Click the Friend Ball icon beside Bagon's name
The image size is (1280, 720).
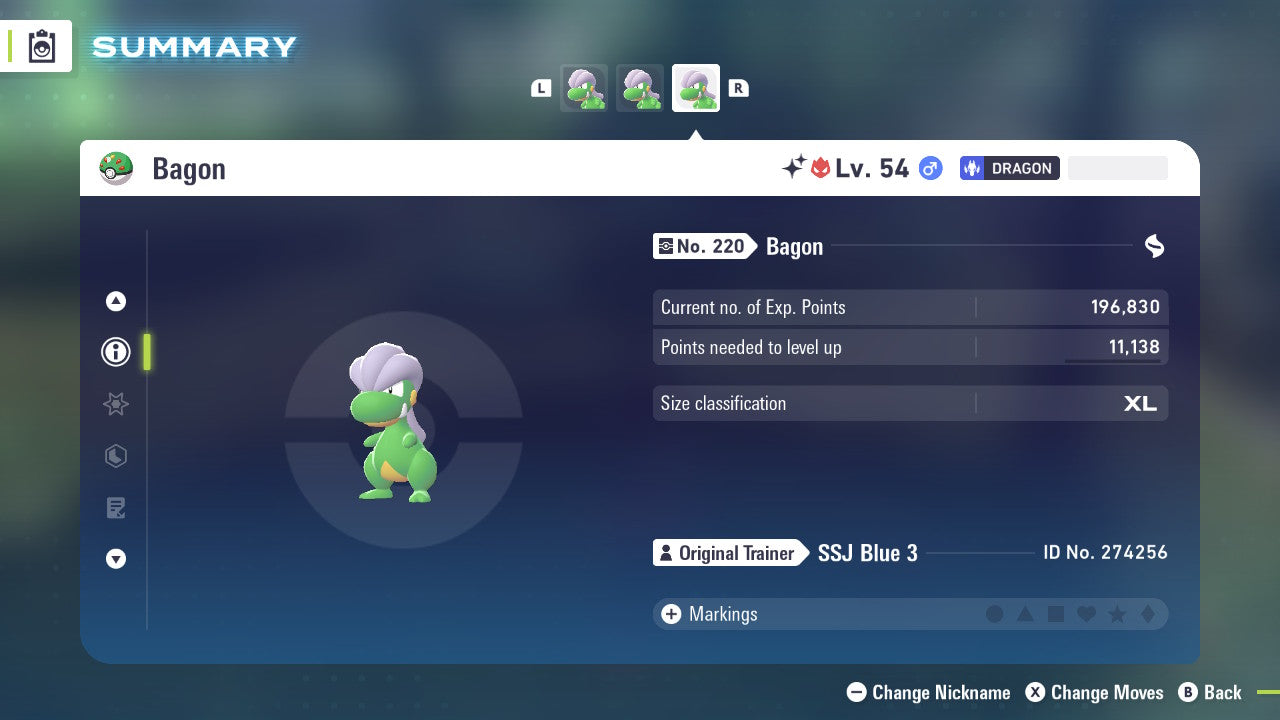(x=117, y=168)
